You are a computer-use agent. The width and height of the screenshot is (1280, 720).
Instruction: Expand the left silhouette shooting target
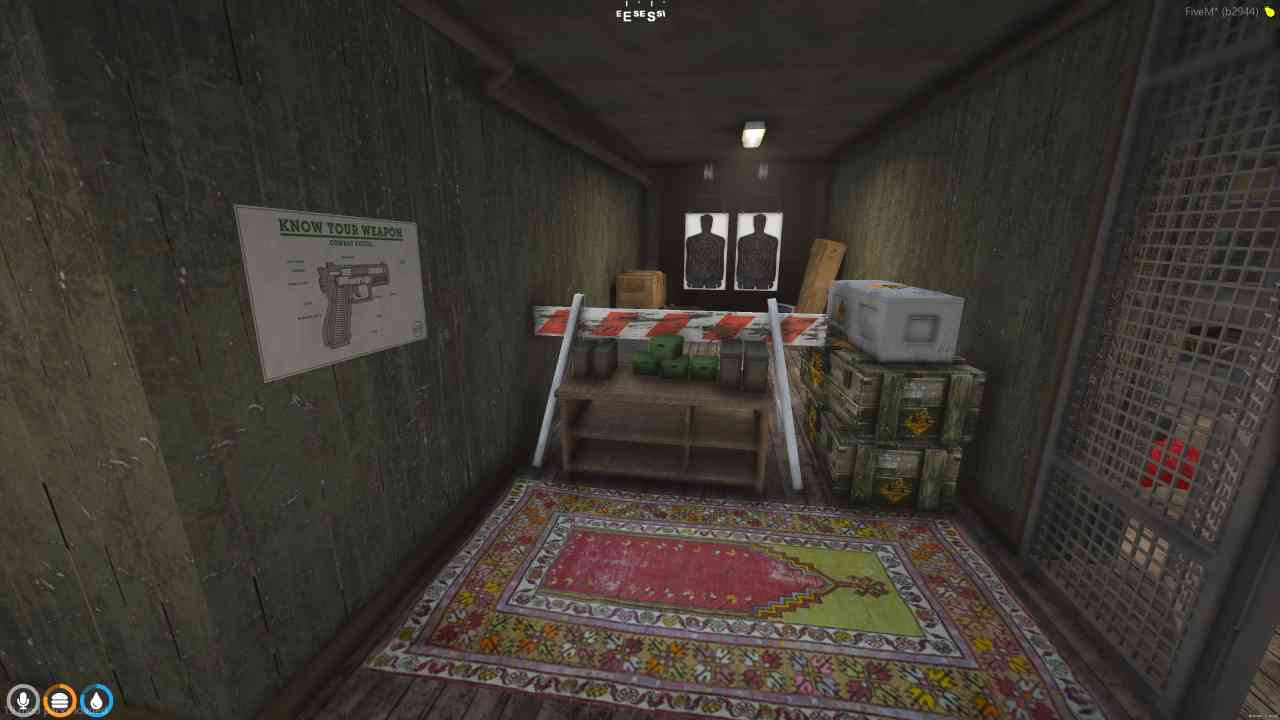704,249
